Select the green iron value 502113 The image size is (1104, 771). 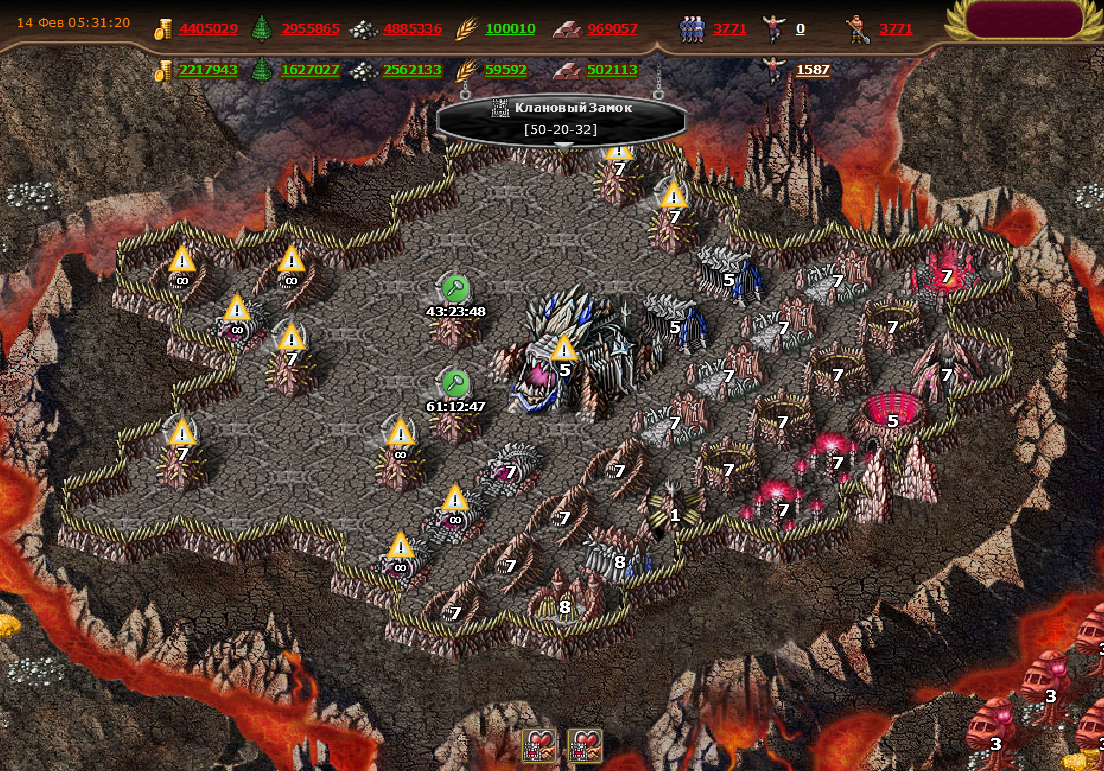612,70
